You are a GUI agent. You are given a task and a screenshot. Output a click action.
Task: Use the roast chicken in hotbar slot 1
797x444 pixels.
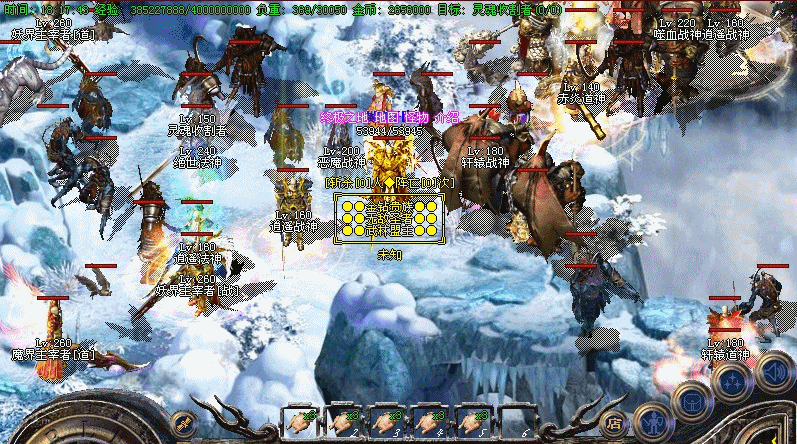pos(300,422)
